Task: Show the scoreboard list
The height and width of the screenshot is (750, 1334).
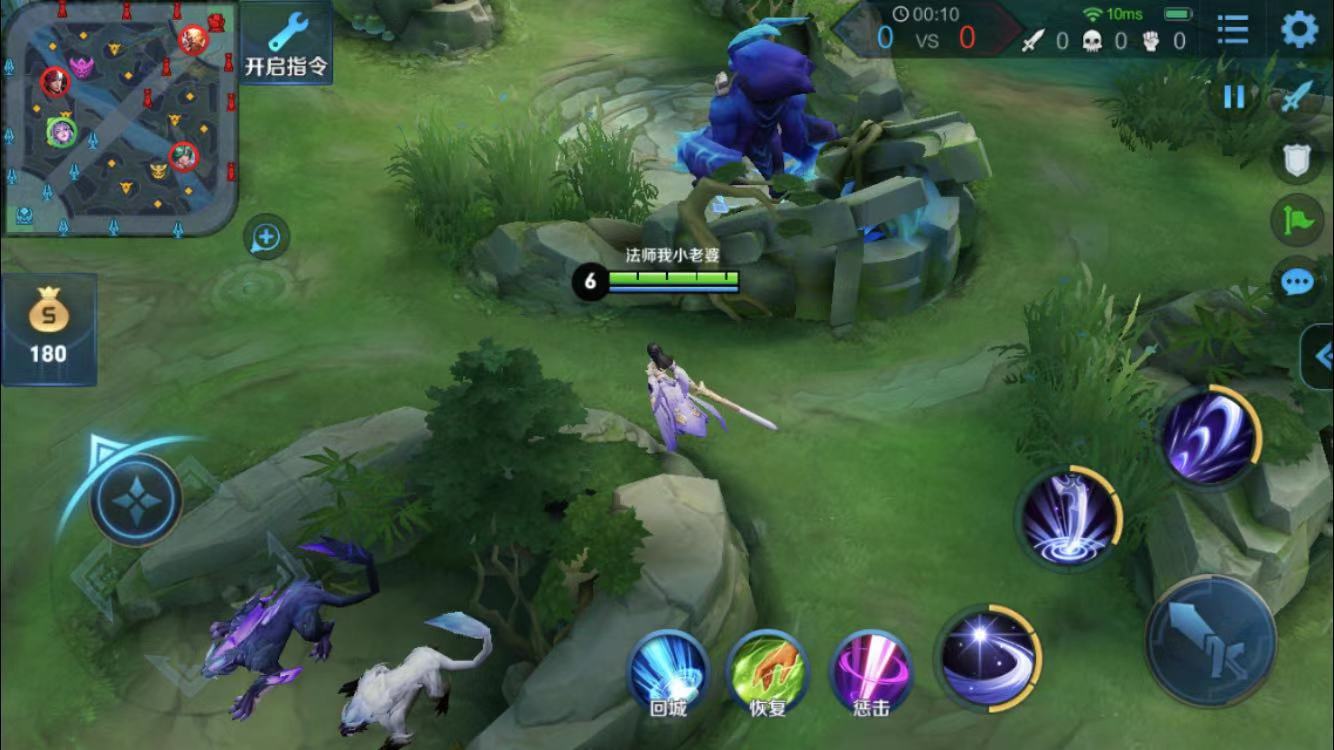Action: [x=1233, y=30]
